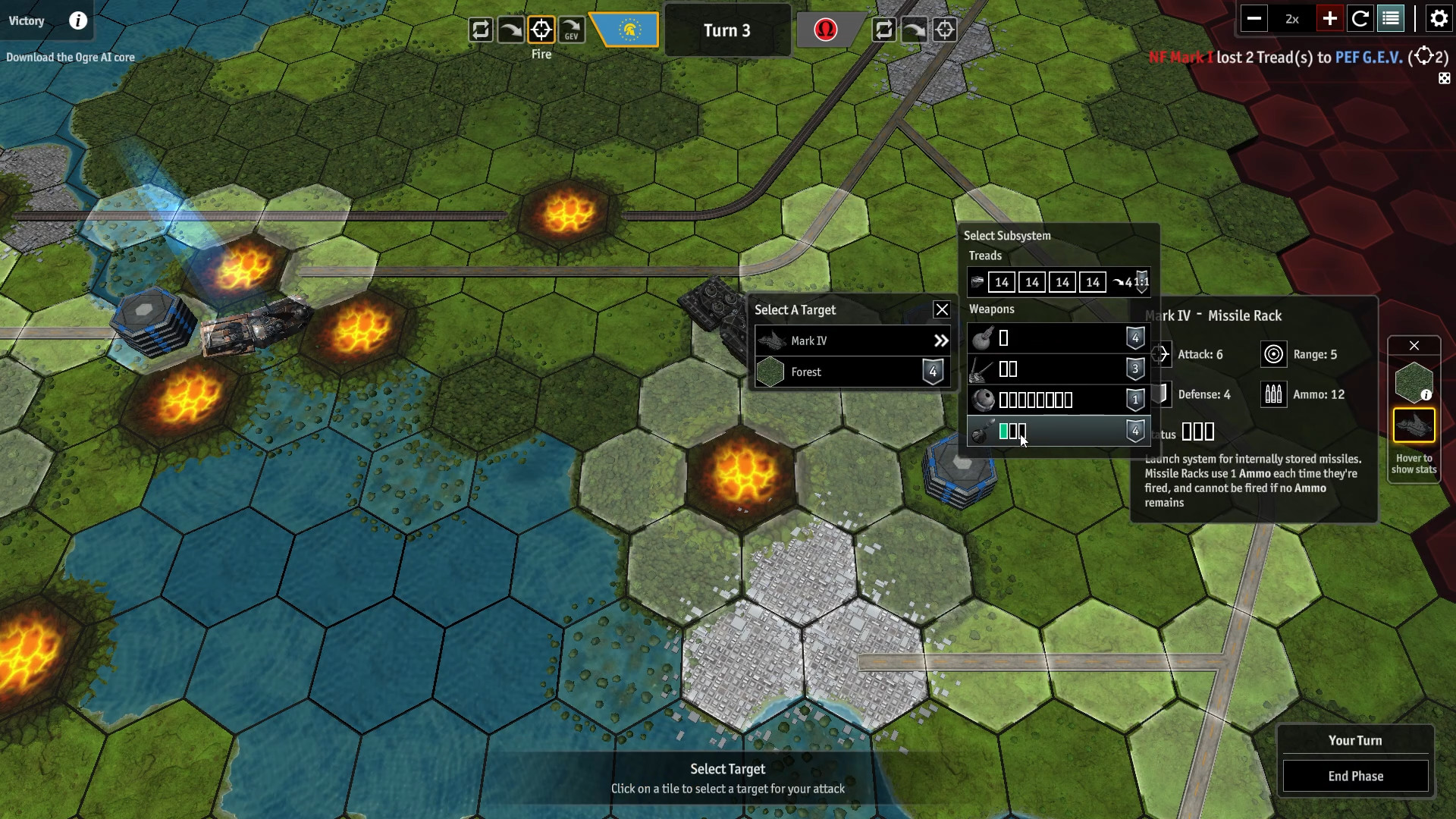Click the zoom plus button to increase zoom
The image size is (1456, 819).
(x=1329, y=18)
